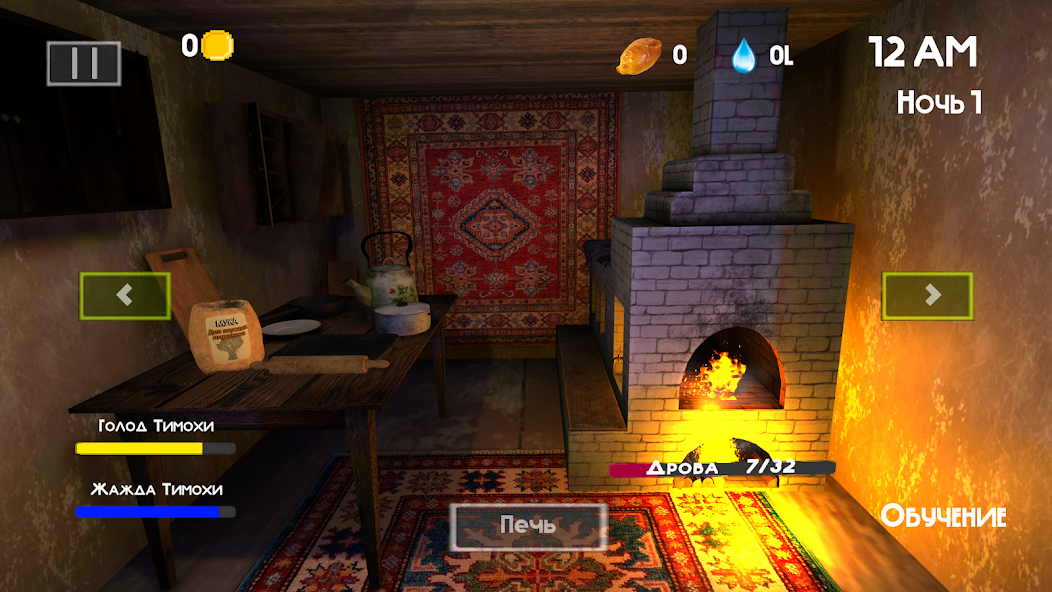Select the pie food icon
The height and width of the screenshot is (592, 1052).
pyautogui.click(x=638, y=56)
